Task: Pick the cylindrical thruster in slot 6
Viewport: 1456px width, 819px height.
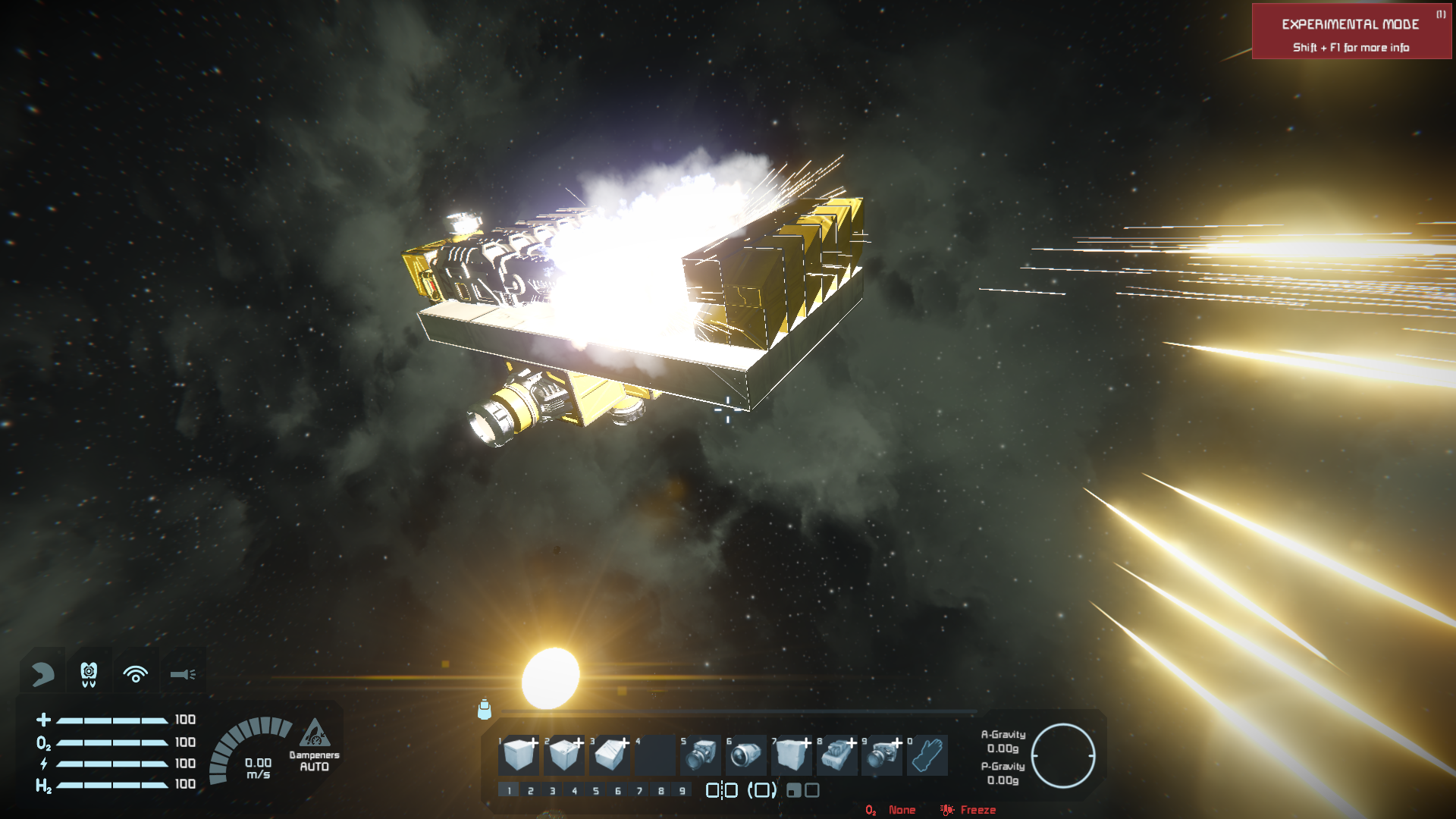Action: click(746, 755)
